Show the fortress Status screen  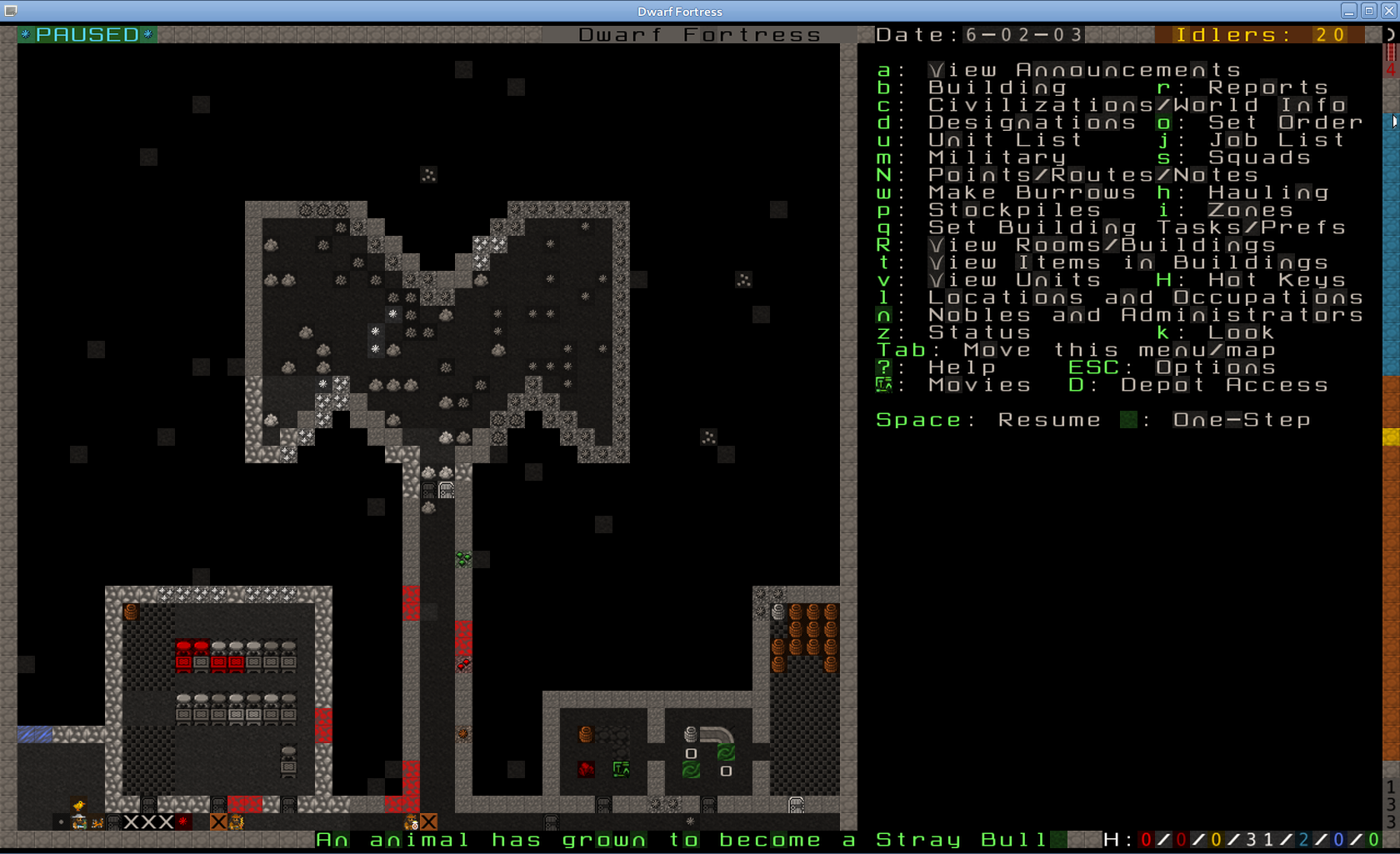point(979,332)
